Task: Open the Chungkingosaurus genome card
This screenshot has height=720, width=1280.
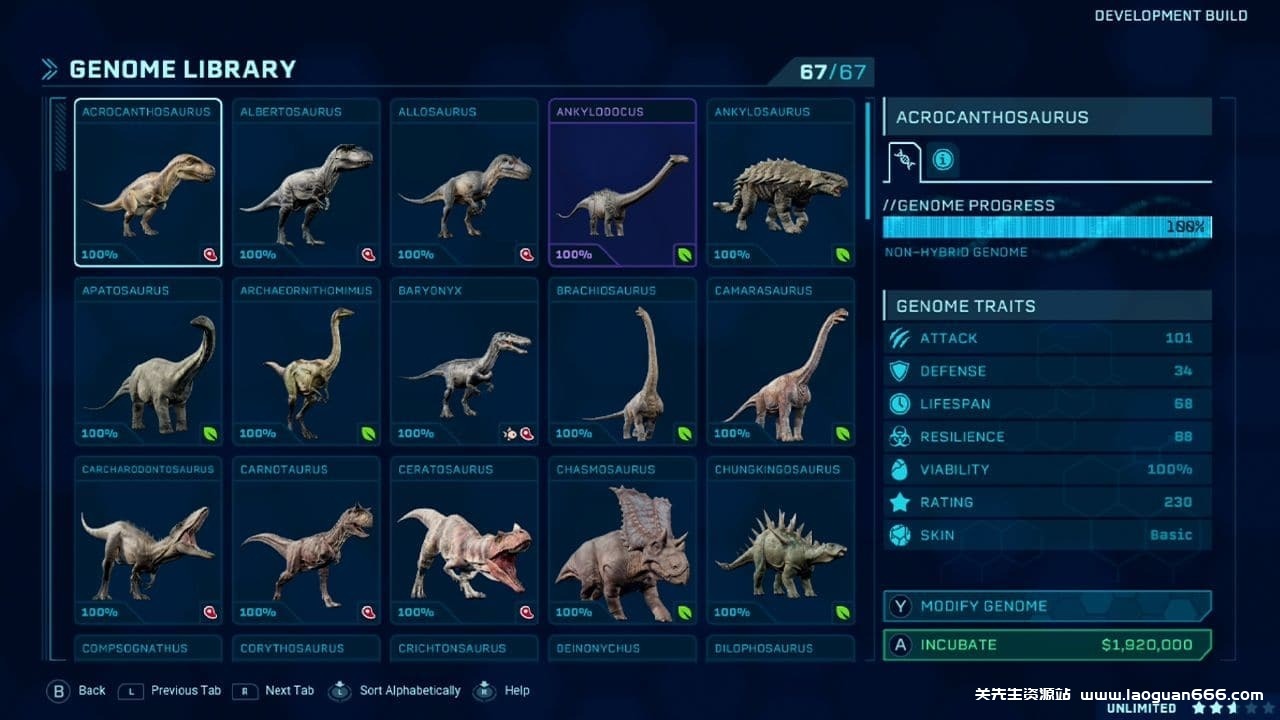Action: pyautogui.click(x=780, y=541)
